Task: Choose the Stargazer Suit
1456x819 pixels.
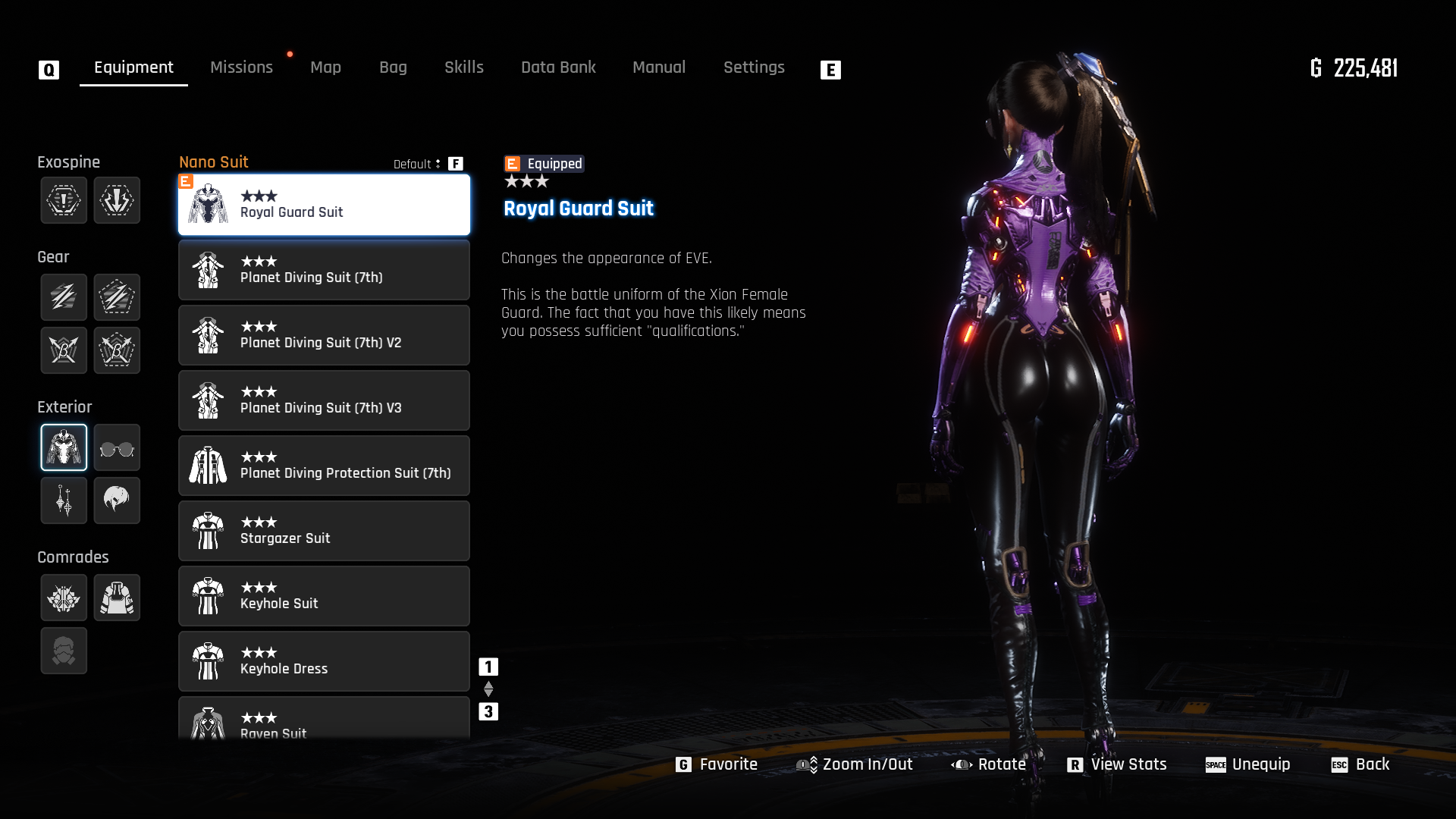Action: [x=324, y=531]
